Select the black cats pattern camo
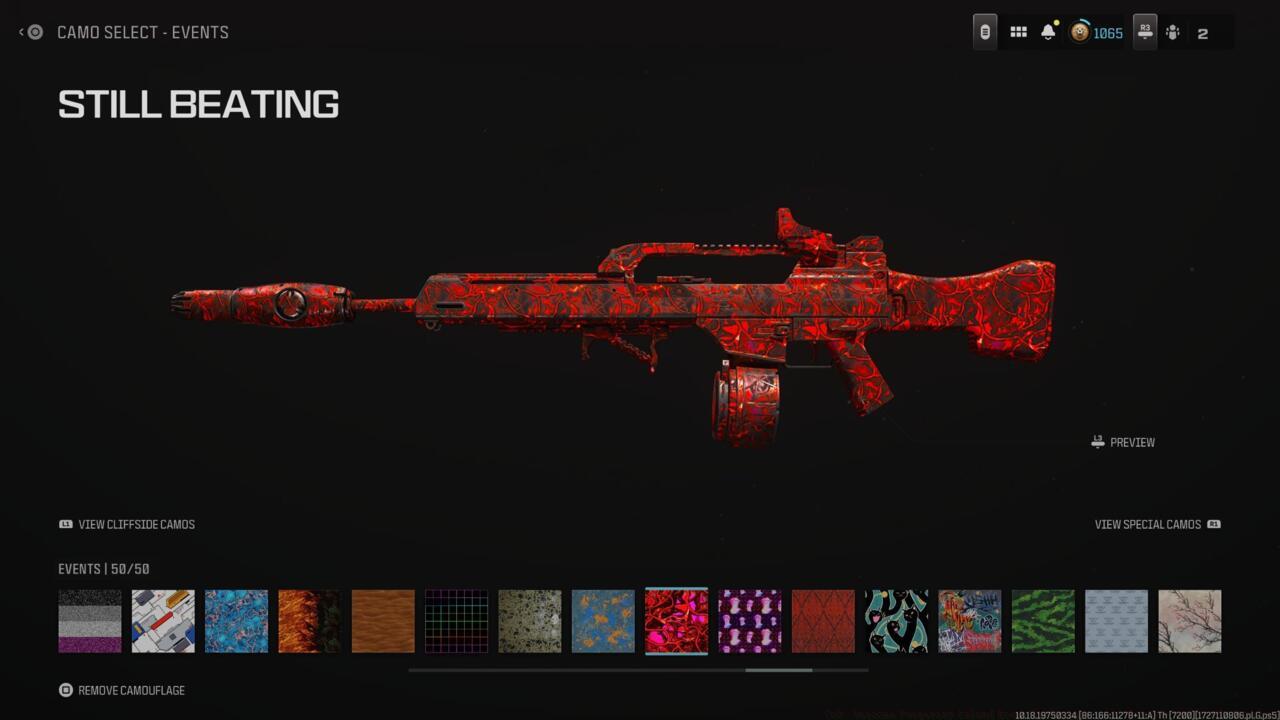This screenshot has width=1280, height=720. pyautogui.click(x=896, y=620)
